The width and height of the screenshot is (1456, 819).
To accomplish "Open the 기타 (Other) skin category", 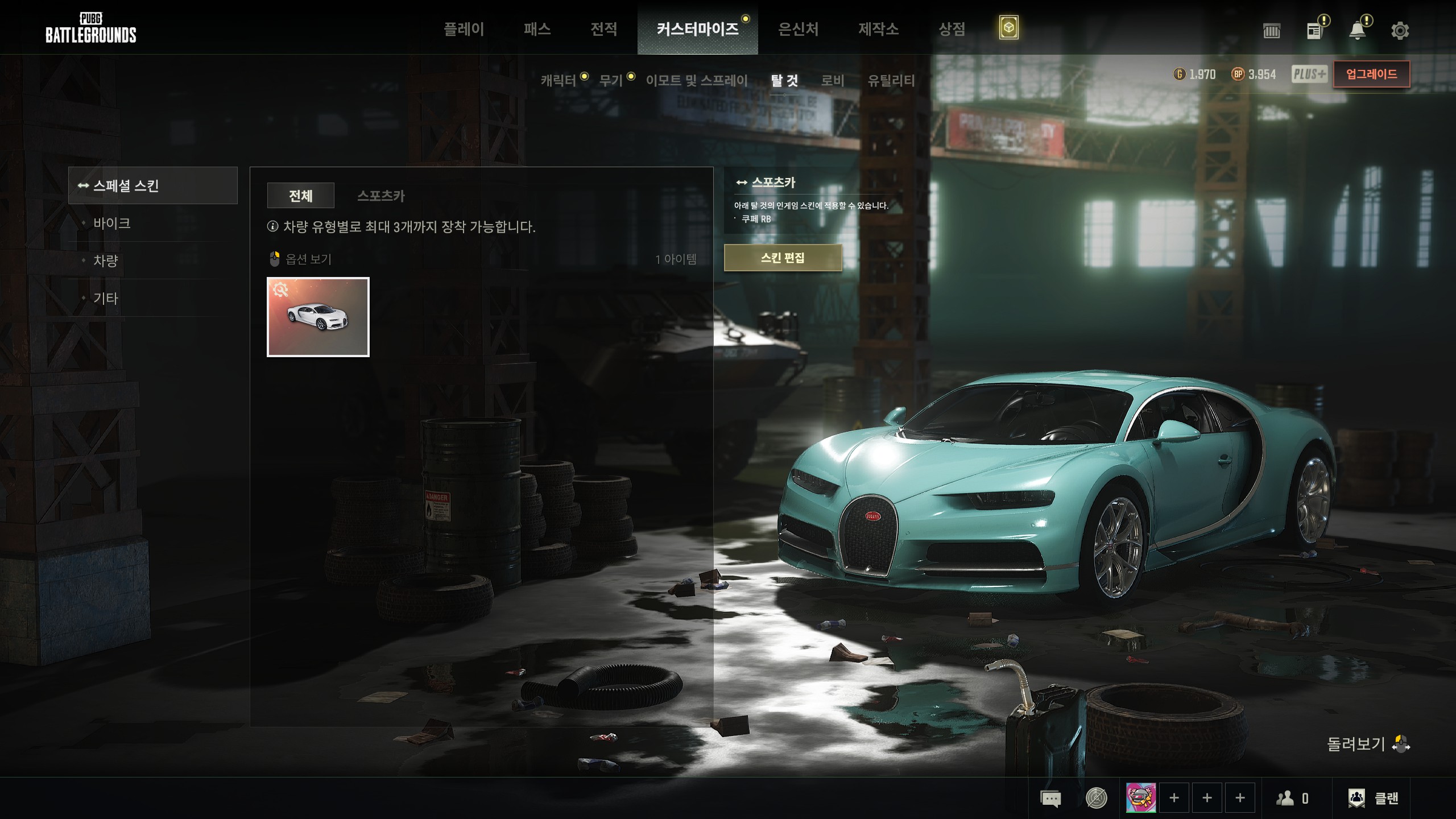I will (106, 298).
